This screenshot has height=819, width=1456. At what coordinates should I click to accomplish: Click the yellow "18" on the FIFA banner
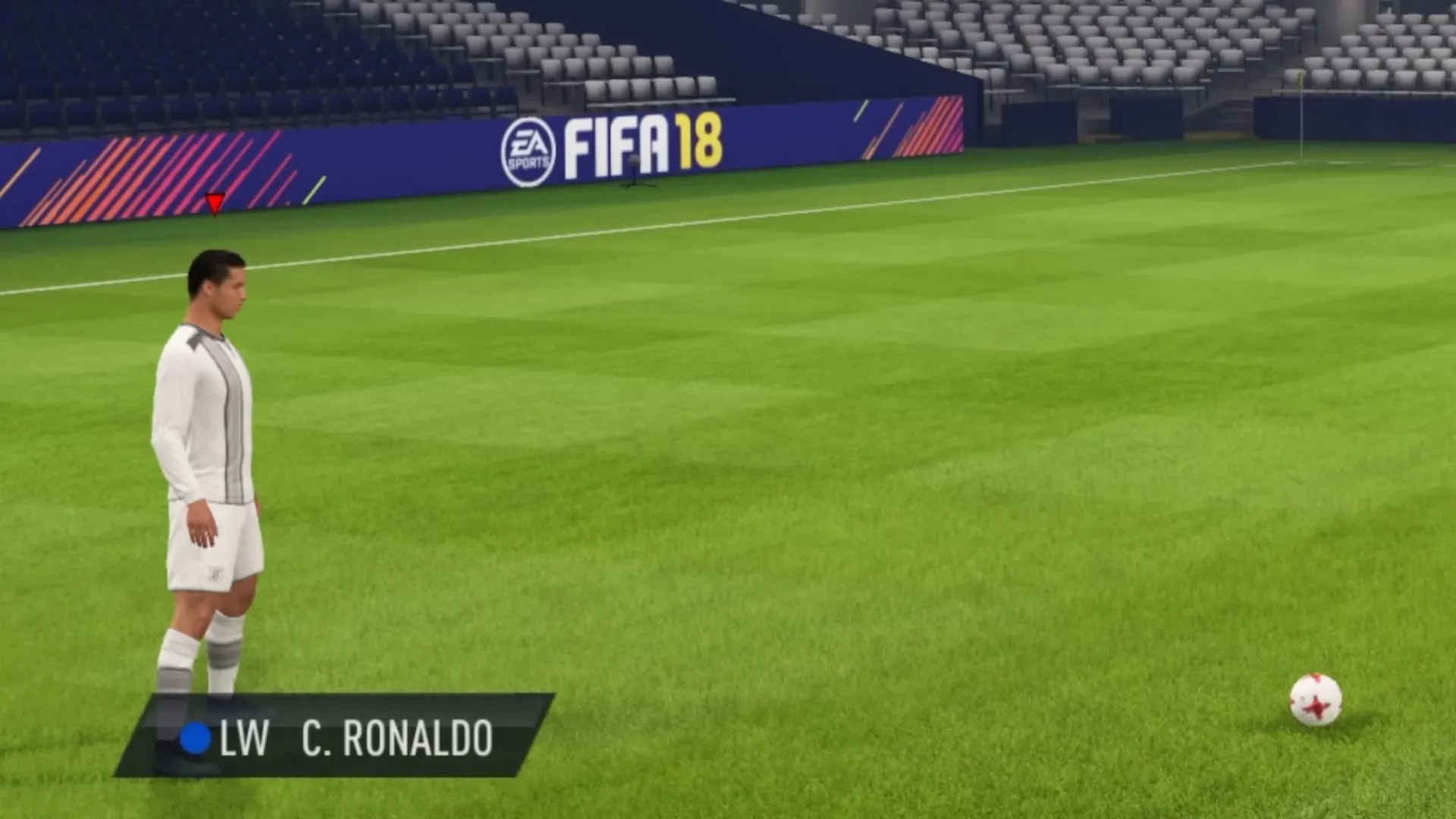point(701,142)
